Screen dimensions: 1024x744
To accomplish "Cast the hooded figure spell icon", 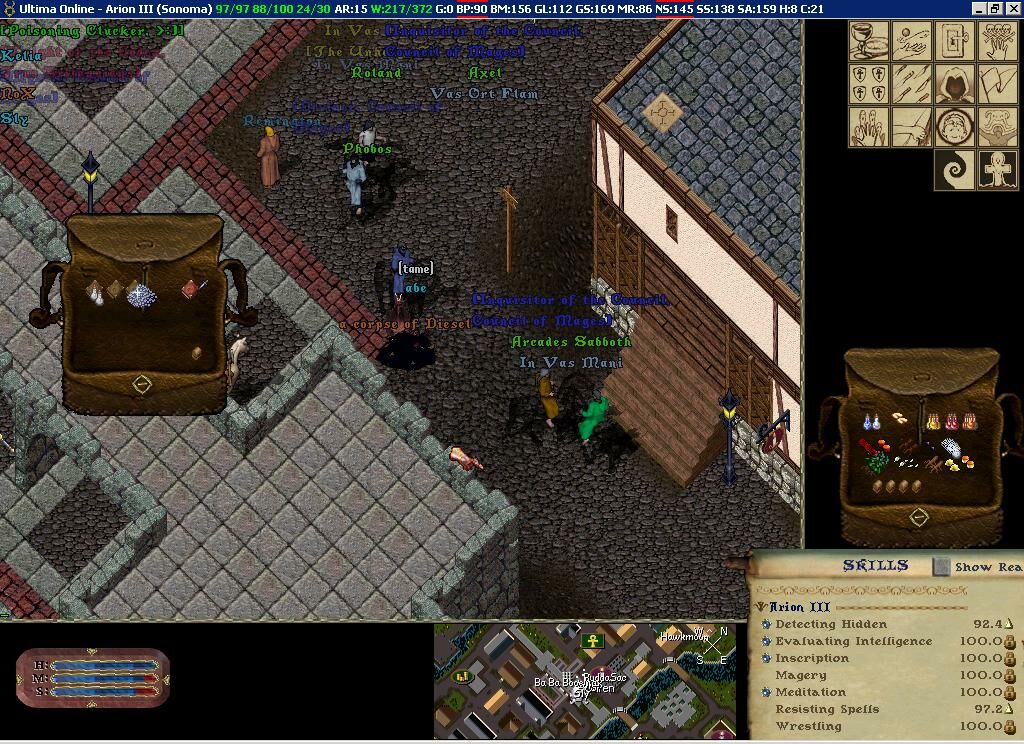I will pyautogui.click(x=955, y=84).
